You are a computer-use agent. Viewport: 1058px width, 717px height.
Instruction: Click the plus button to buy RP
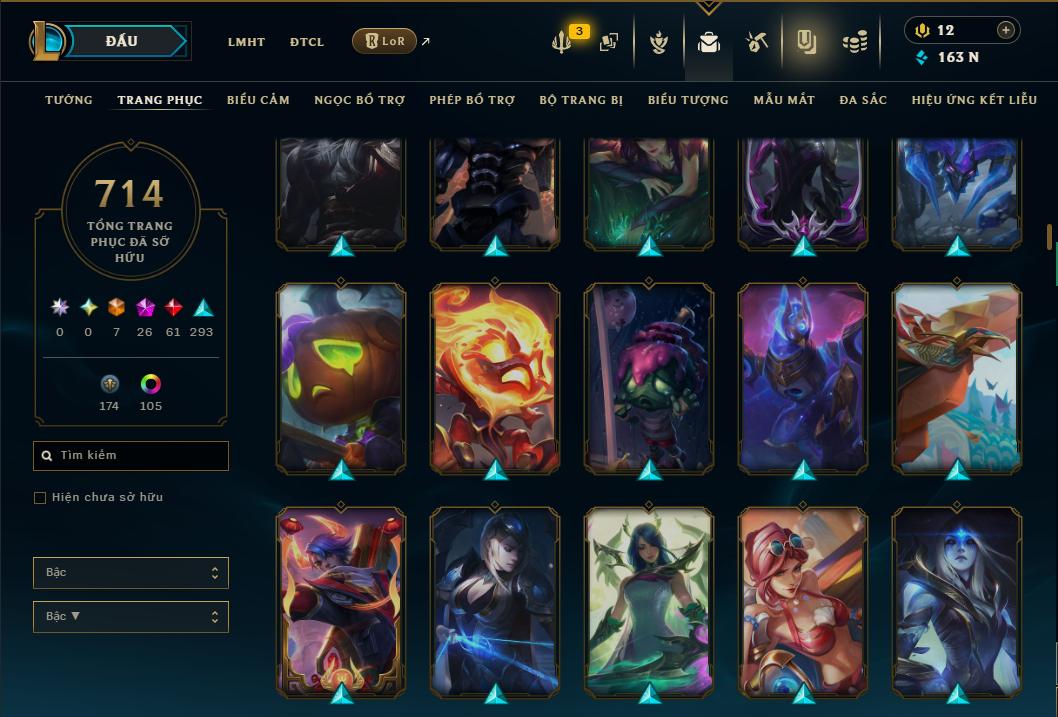1006,30
